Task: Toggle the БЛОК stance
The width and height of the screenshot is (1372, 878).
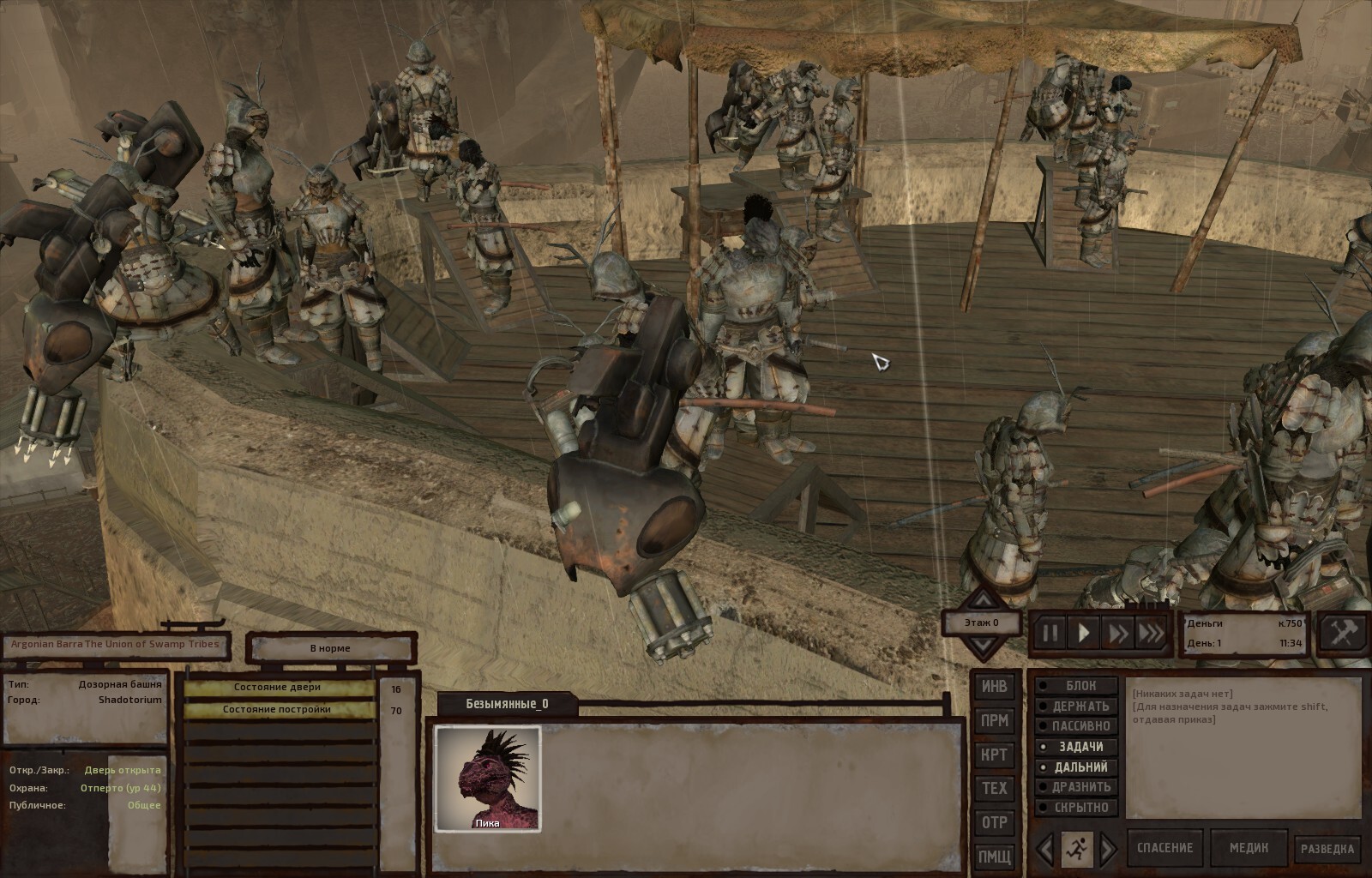Action: pyautogui.click(x=1079, y=686)
